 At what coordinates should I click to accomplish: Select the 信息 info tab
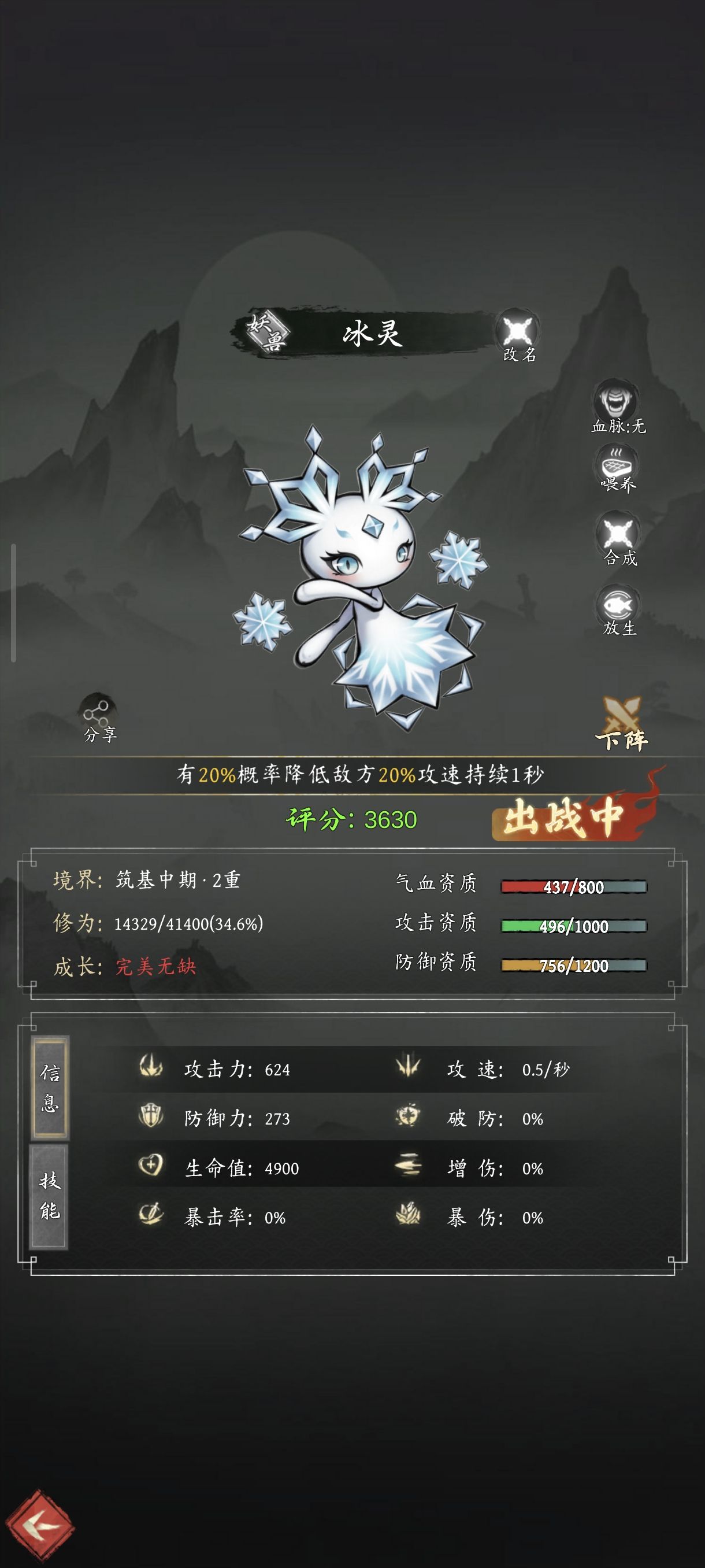tap(50, 1088)
